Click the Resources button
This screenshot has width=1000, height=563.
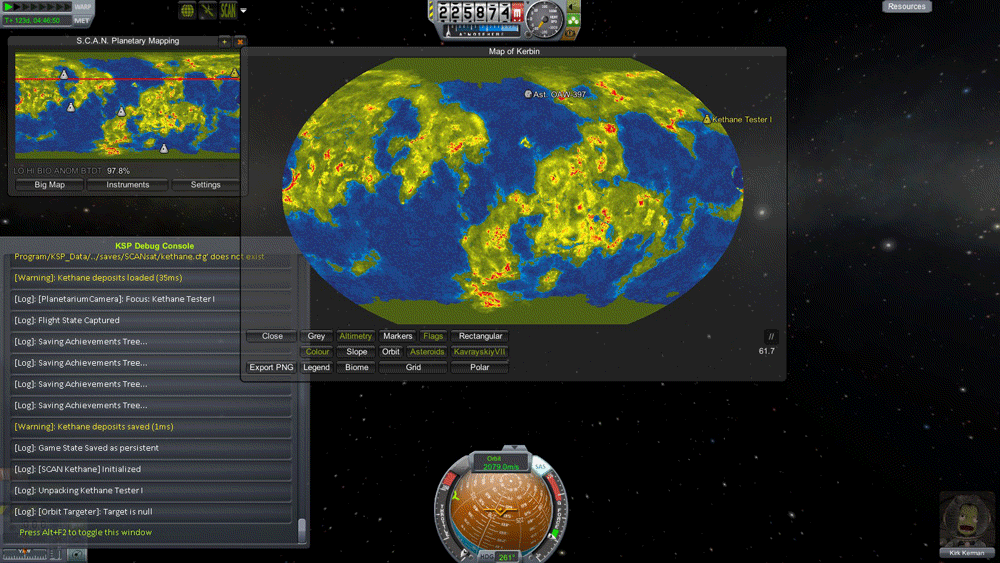tap(906, 7)
